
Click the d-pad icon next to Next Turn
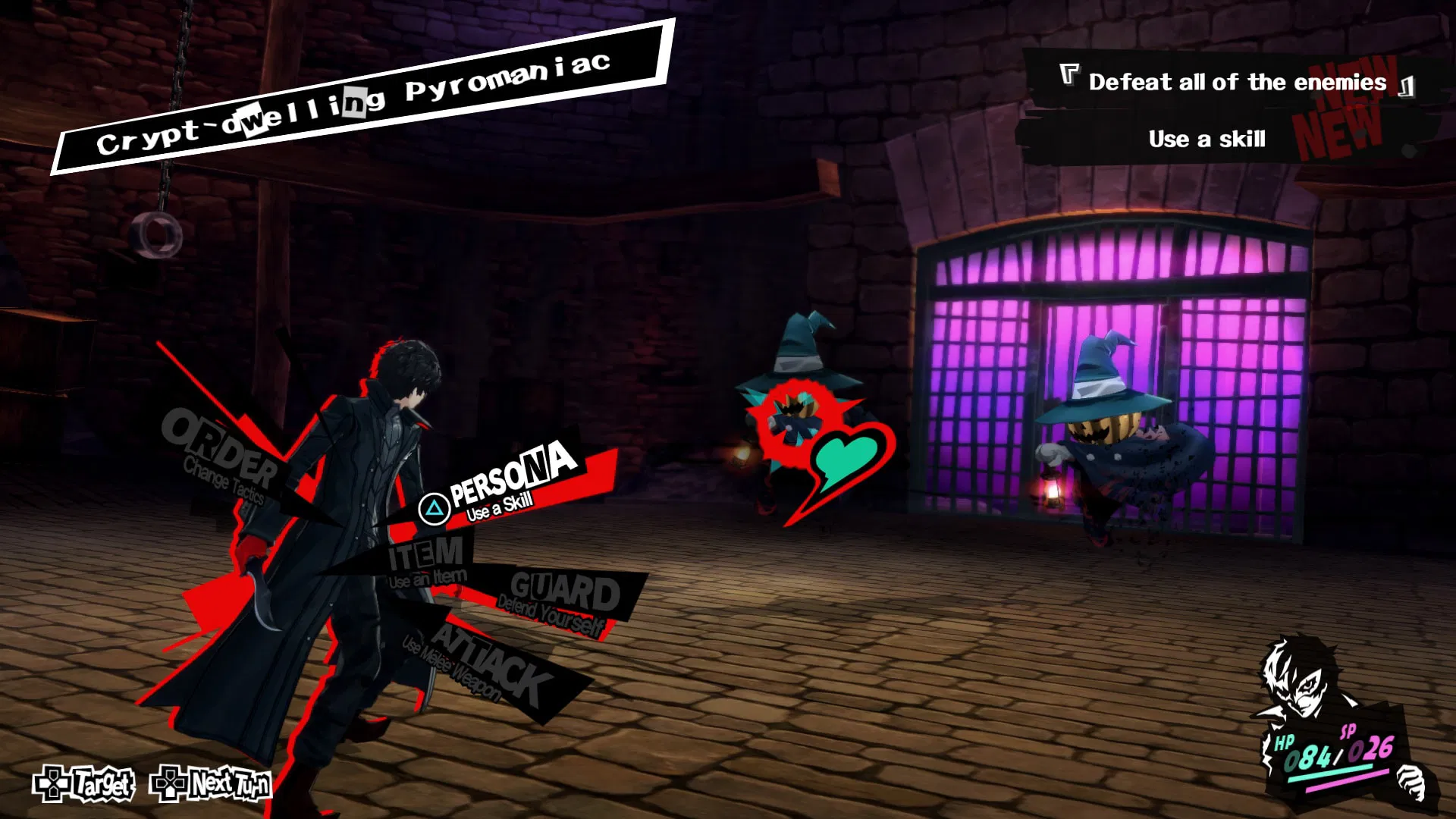click(x=168, y=784)
